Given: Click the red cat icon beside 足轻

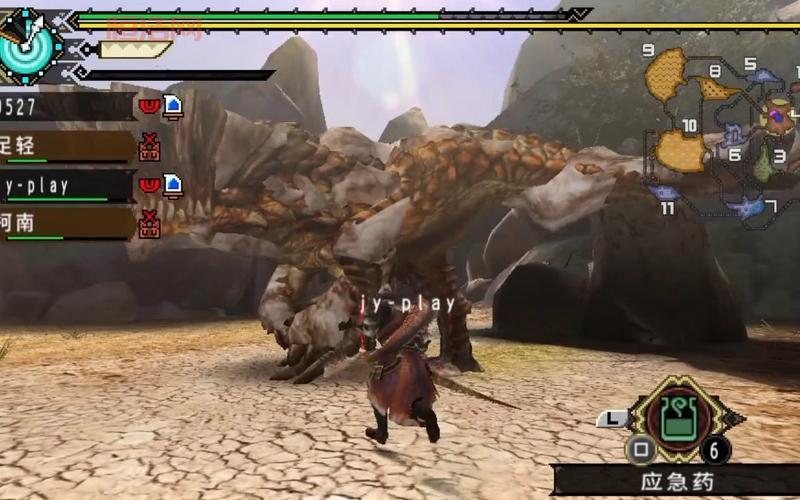Looking at the screenshot, I should point(150,147).
